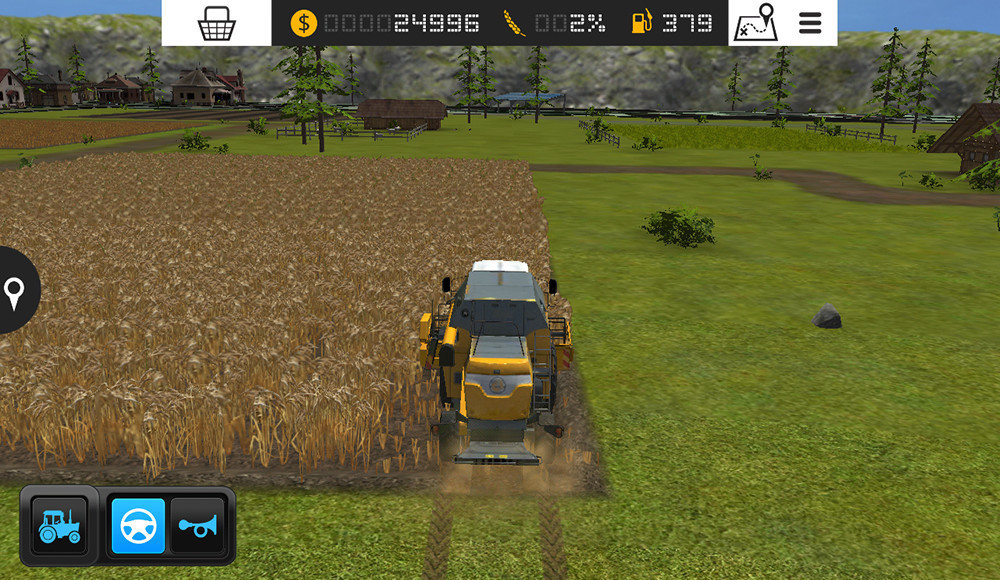Image resolution: width=1000 pixels, height=580 pixels.
Task: Sound the horn button
Action: (x=197, y=526)
